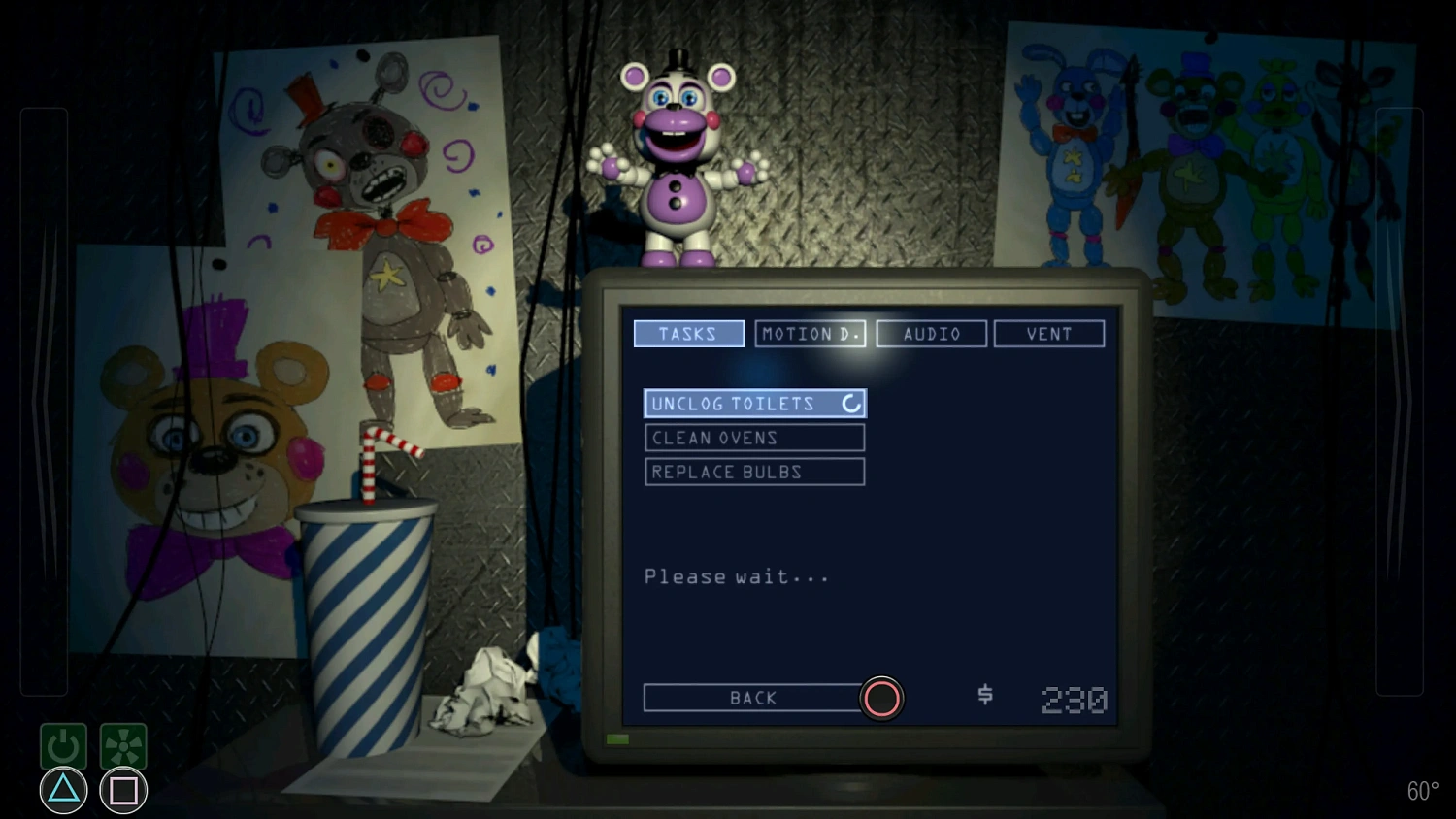Toggle the Clean Ovens task
The image size is (1456, 819).
pos(754,438)
